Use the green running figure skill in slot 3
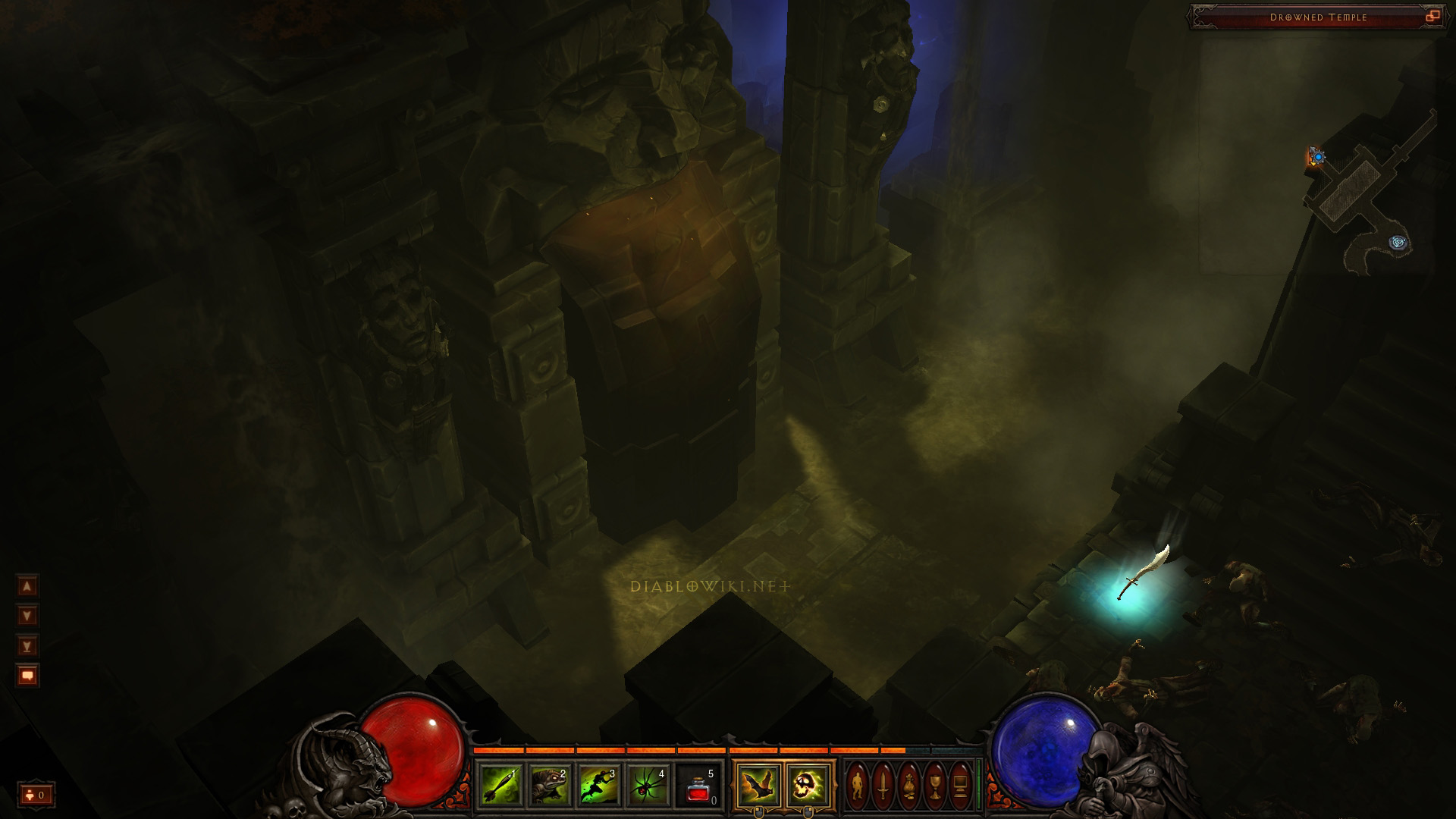Viewport: 1456px width, 819px height. [x=599, y=785]
